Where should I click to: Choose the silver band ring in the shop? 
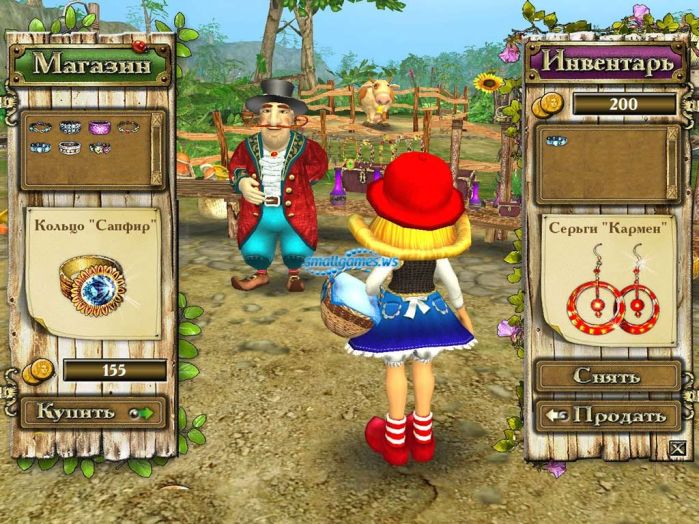tap(69, 148)
